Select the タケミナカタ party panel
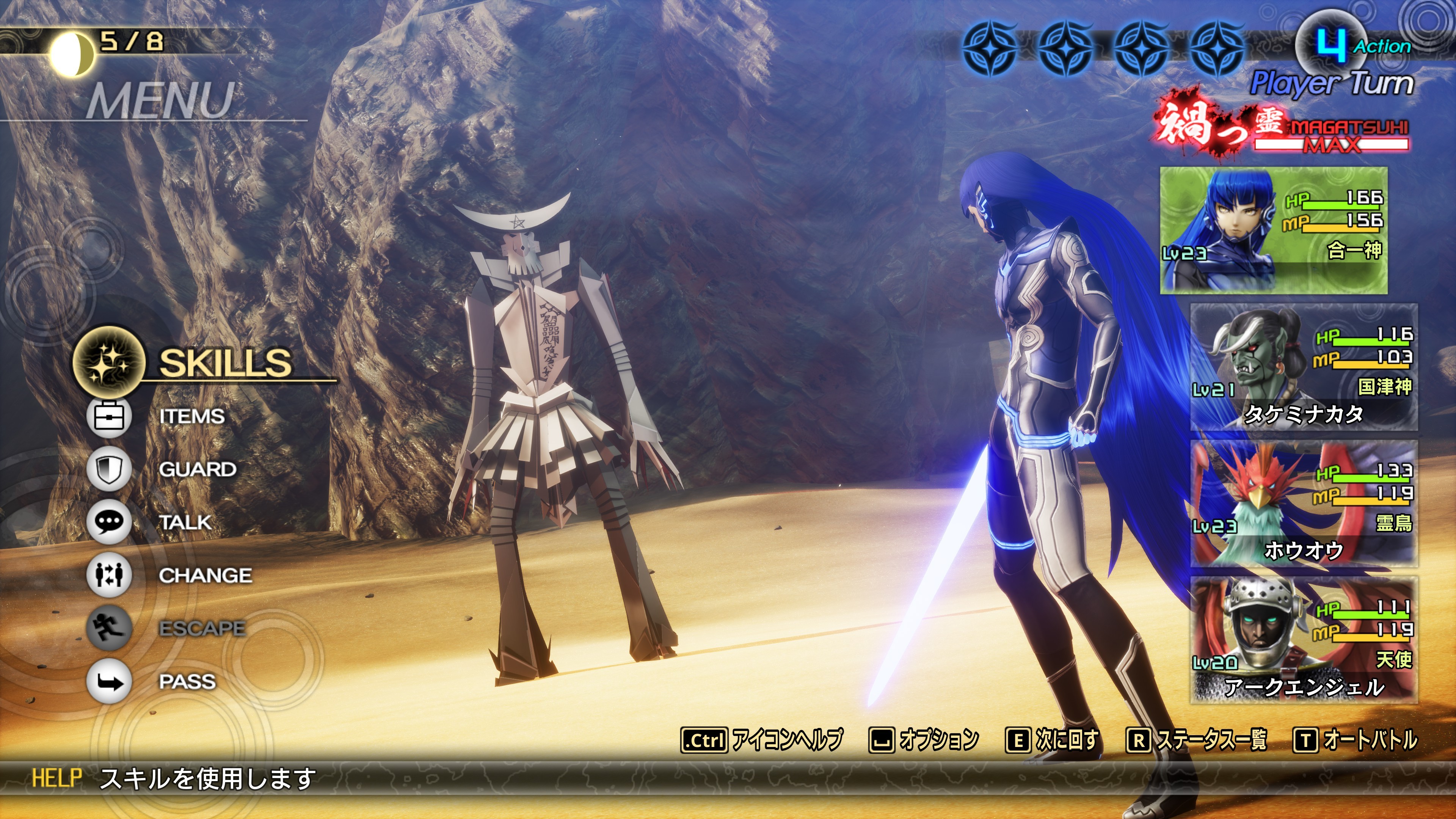 click(1304, 367)
